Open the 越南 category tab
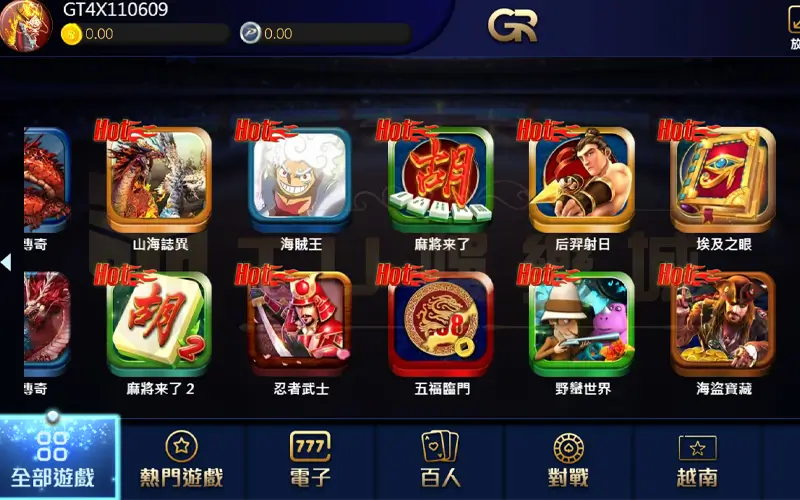800x500 pixels. point(697,460)
